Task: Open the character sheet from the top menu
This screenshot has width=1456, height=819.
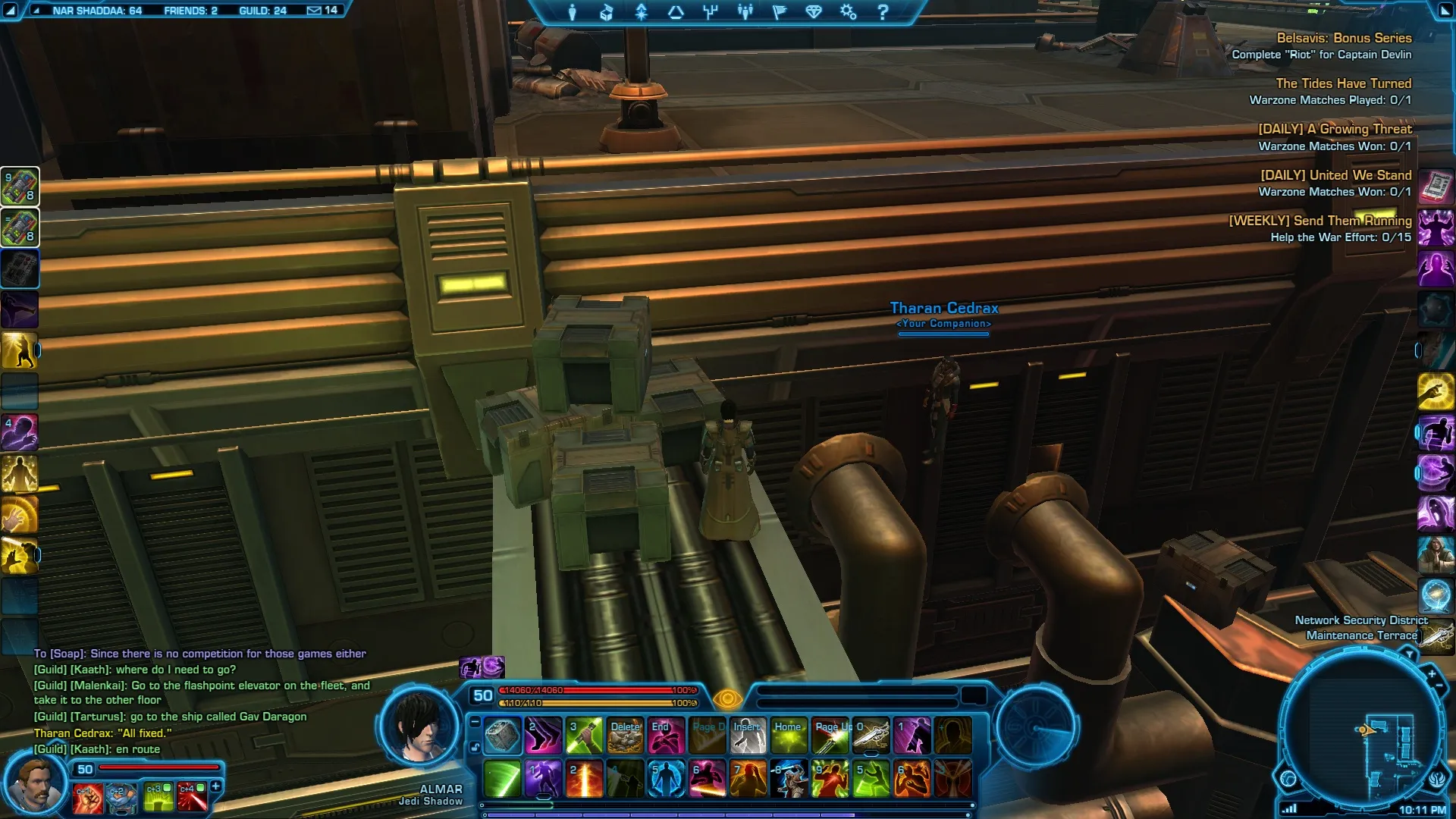Action: click(x=573, y=12)
